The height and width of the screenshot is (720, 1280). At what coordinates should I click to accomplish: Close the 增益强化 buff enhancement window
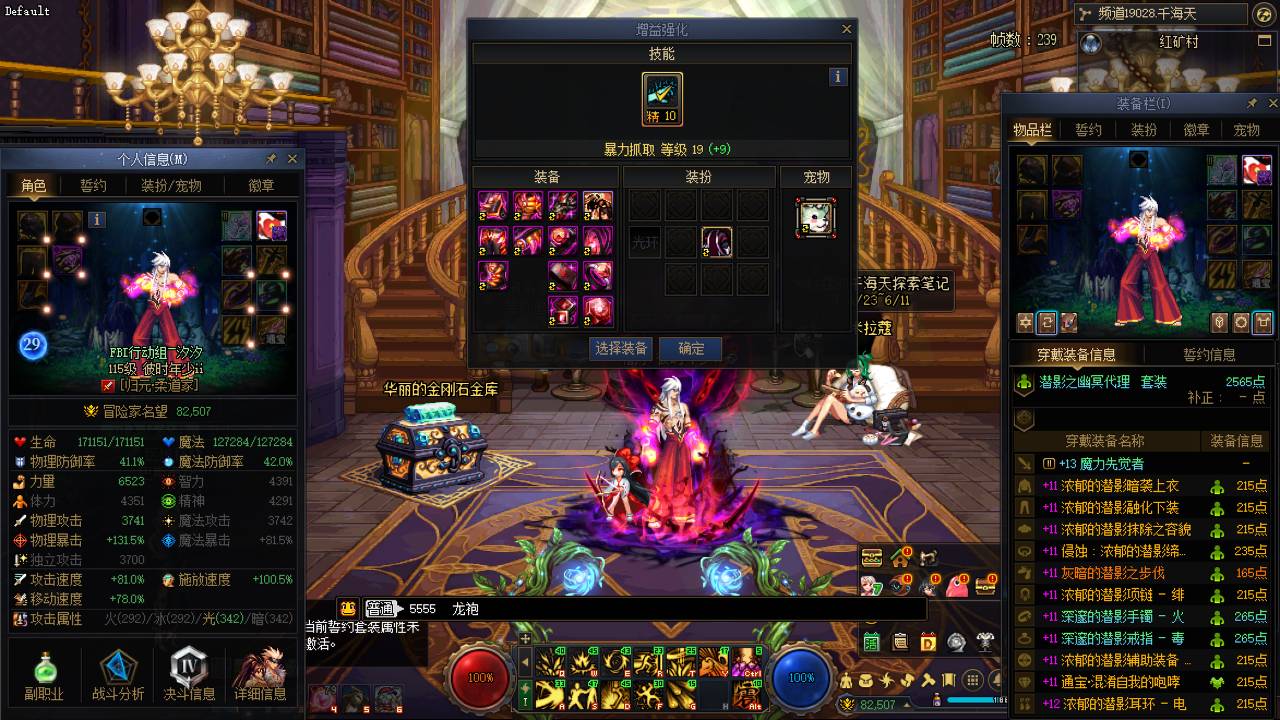point(847,30)
